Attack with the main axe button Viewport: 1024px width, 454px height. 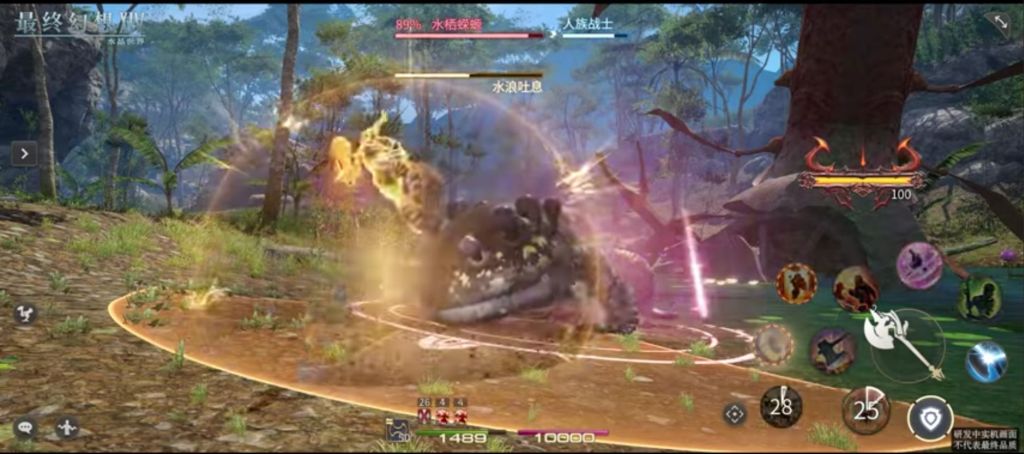(904, 342)
